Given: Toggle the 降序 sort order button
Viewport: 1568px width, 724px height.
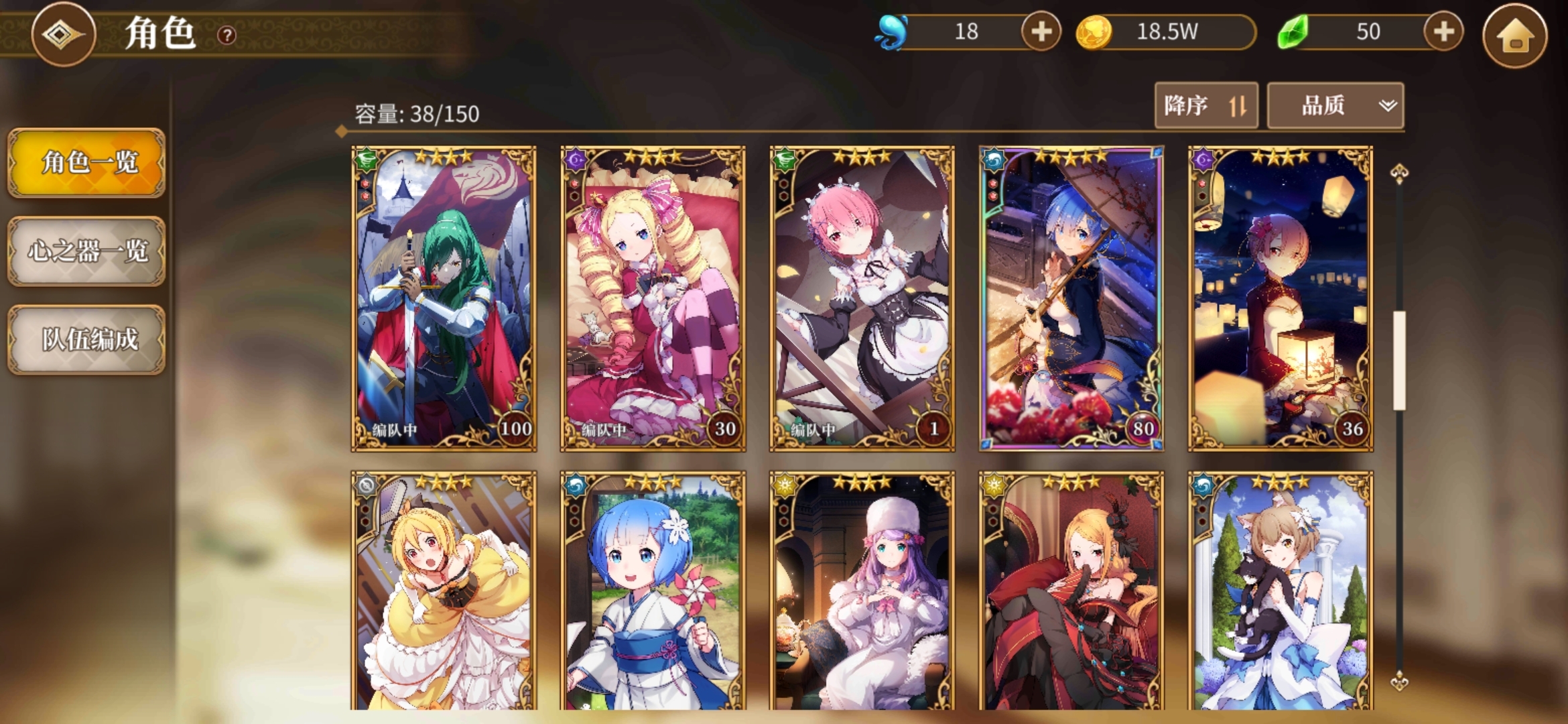Looking at the screenshot, I should coord(1205,105).
